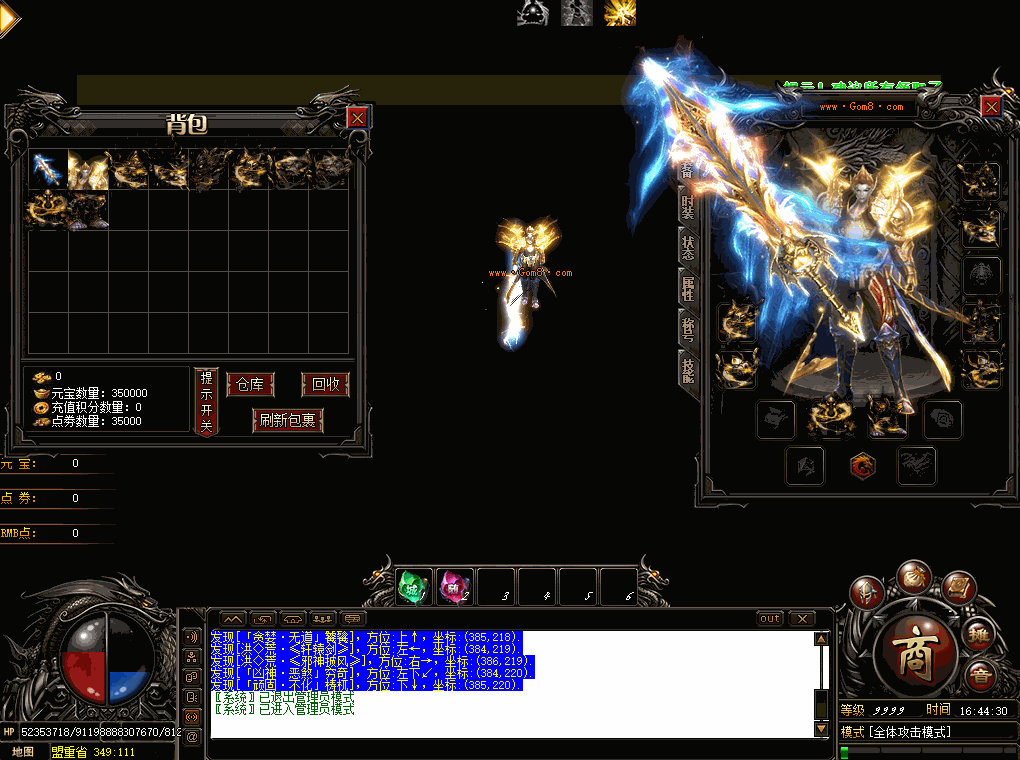Close the character equipment window
The width and height of the screenshot is (1020, 760).
click(x=990, y=106)
